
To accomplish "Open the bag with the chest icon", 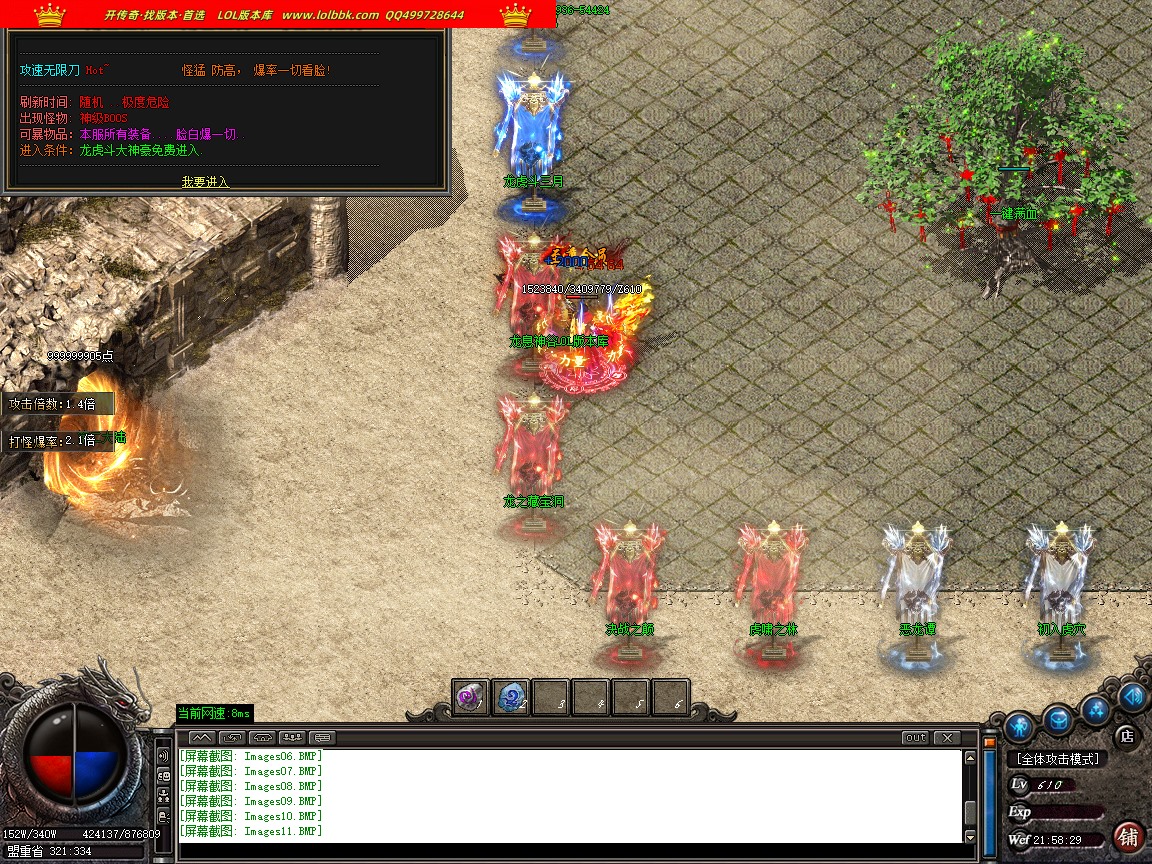I will pos(1059,717).
